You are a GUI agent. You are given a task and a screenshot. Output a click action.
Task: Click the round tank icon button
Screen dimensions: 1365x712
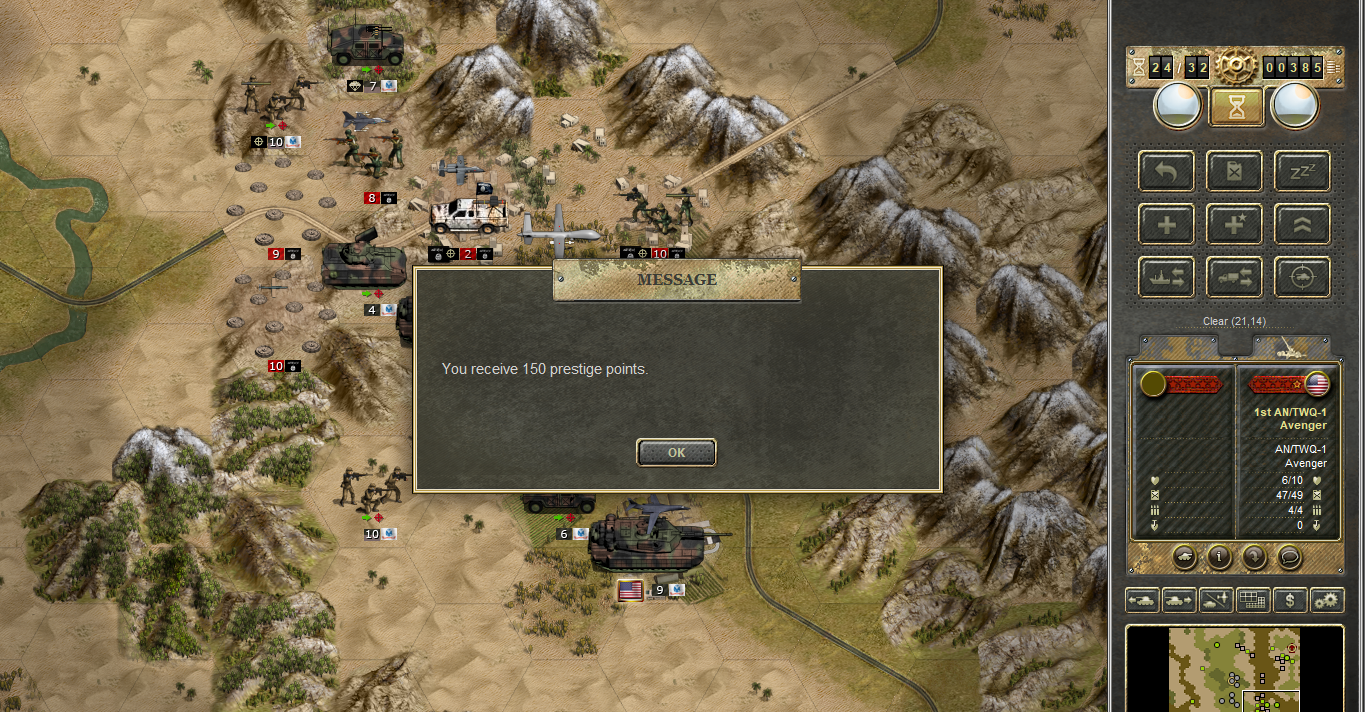pos(1184,556)
